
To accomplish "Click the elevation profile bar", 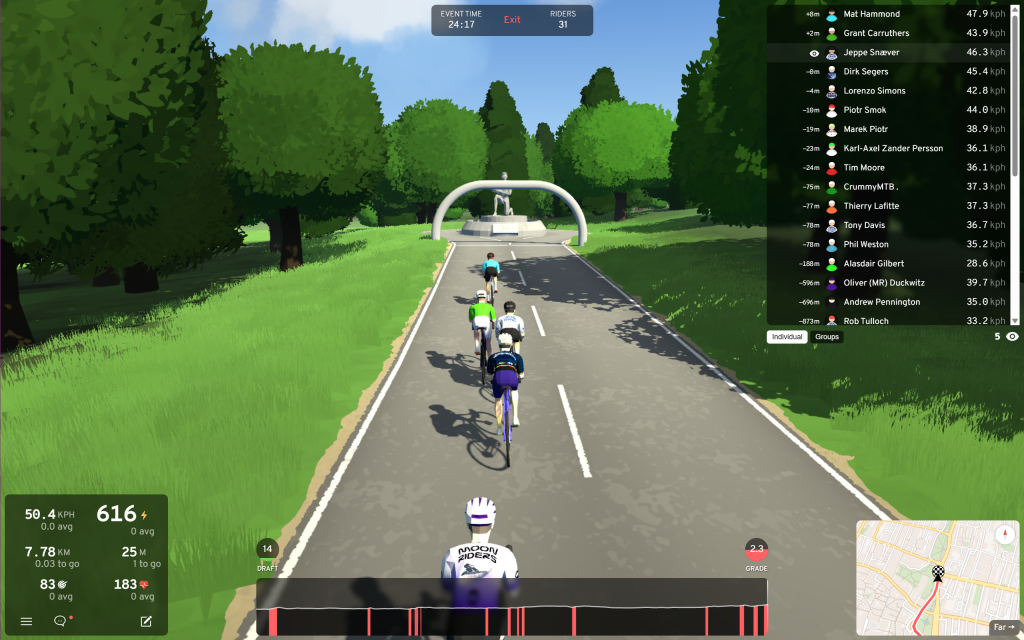I will (511, 619).
